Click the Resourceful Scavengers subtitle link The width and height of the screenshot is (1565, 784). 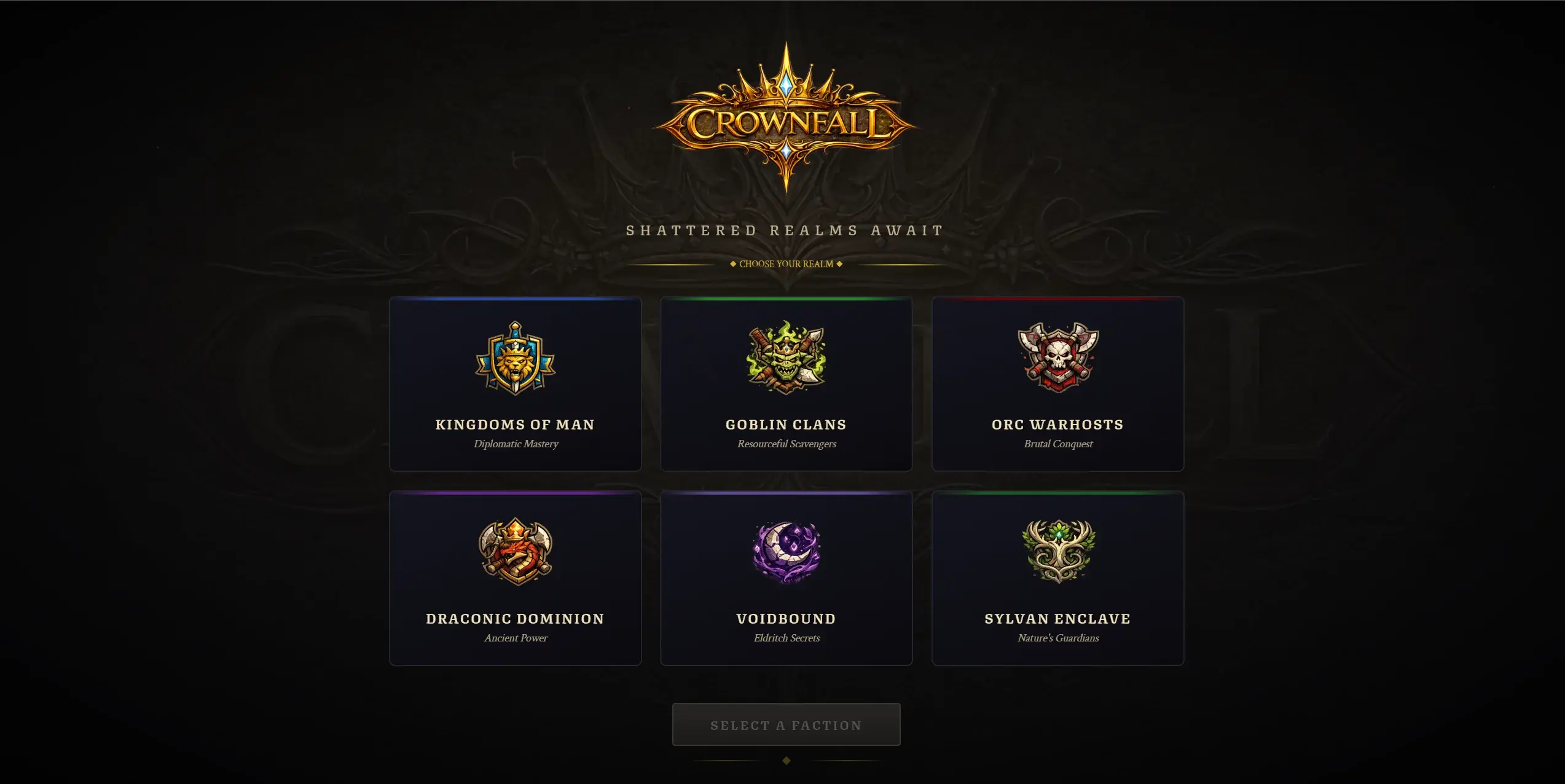(786, 444)
